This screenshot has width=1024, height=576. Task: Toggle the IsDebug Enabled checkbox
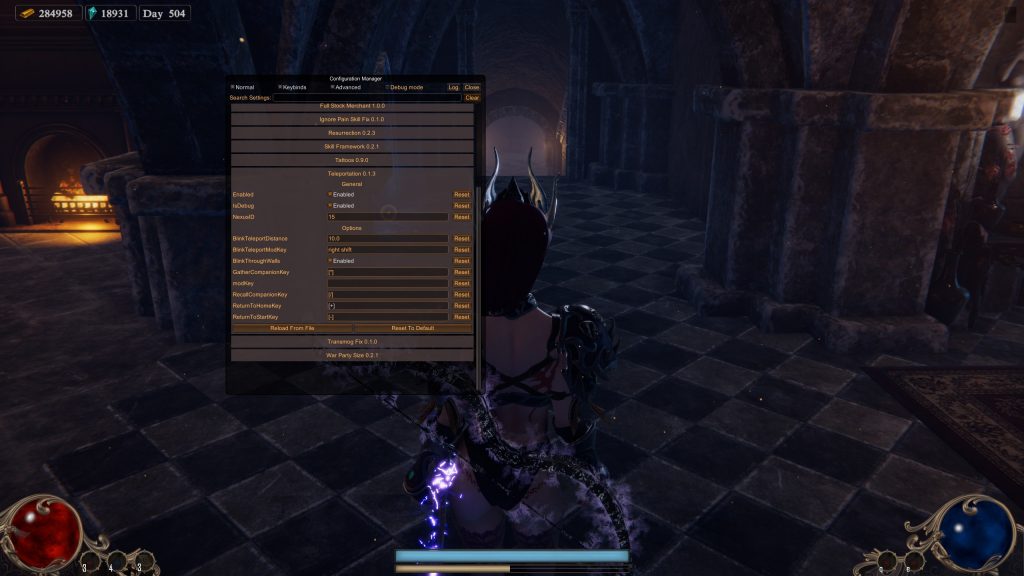pyautogui.click(x=330, y=205)
